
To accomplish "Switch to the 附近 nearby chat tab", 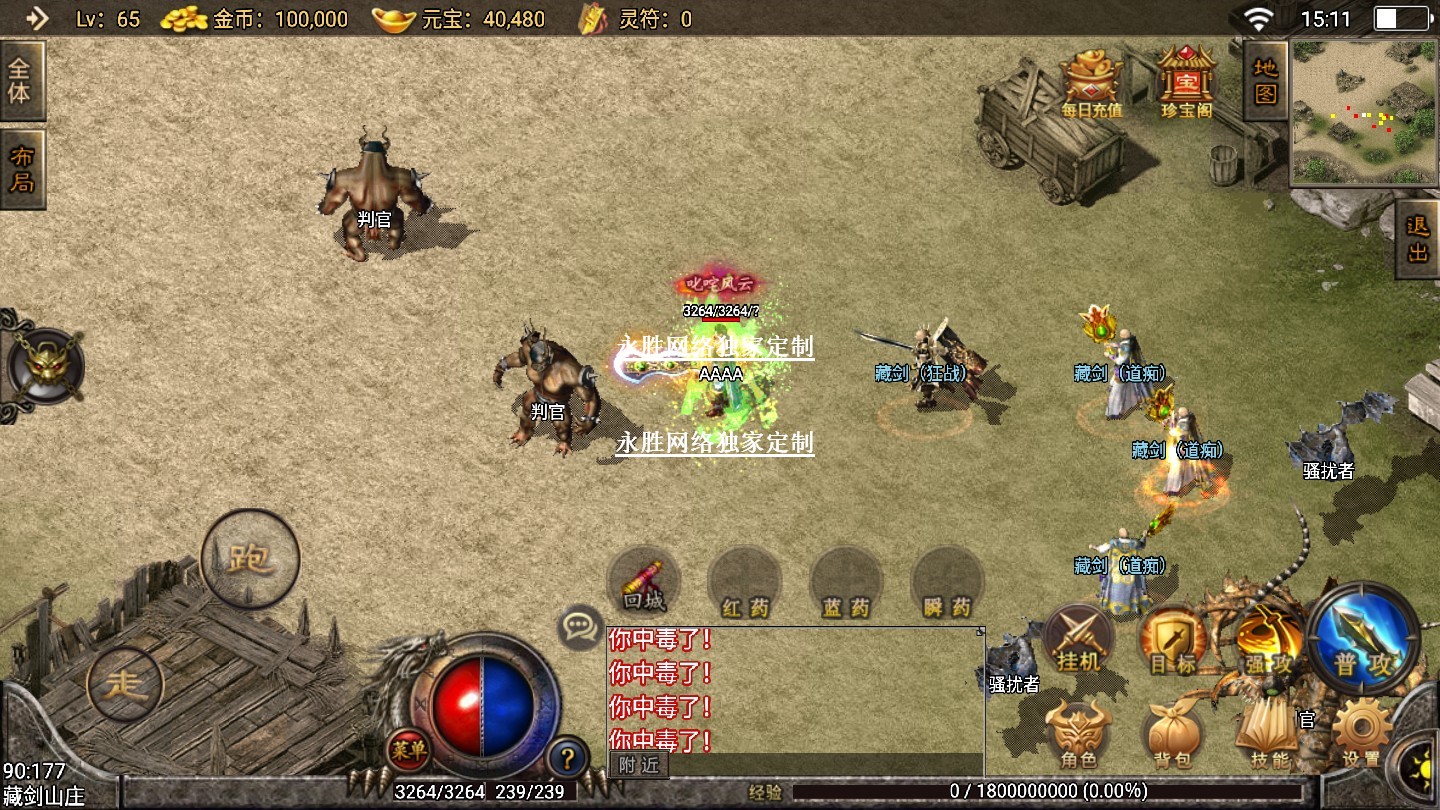I will [638, 765].
